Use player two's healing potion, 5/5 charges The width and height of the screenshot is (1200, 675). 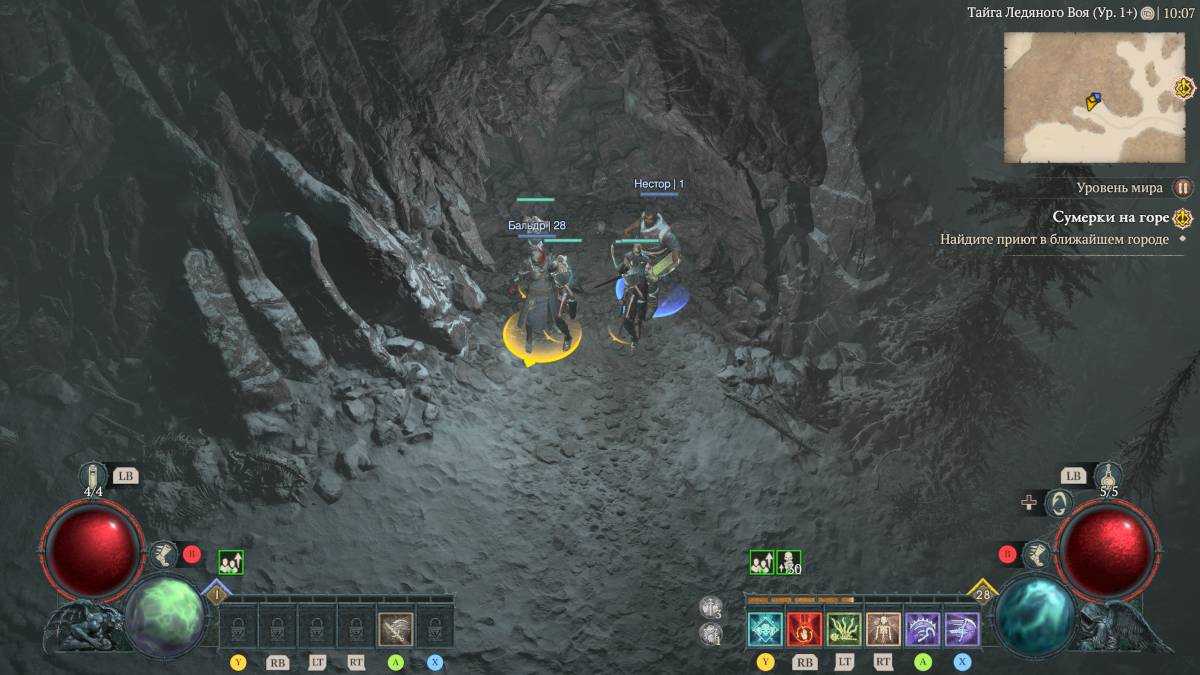tap(1108, 475)
